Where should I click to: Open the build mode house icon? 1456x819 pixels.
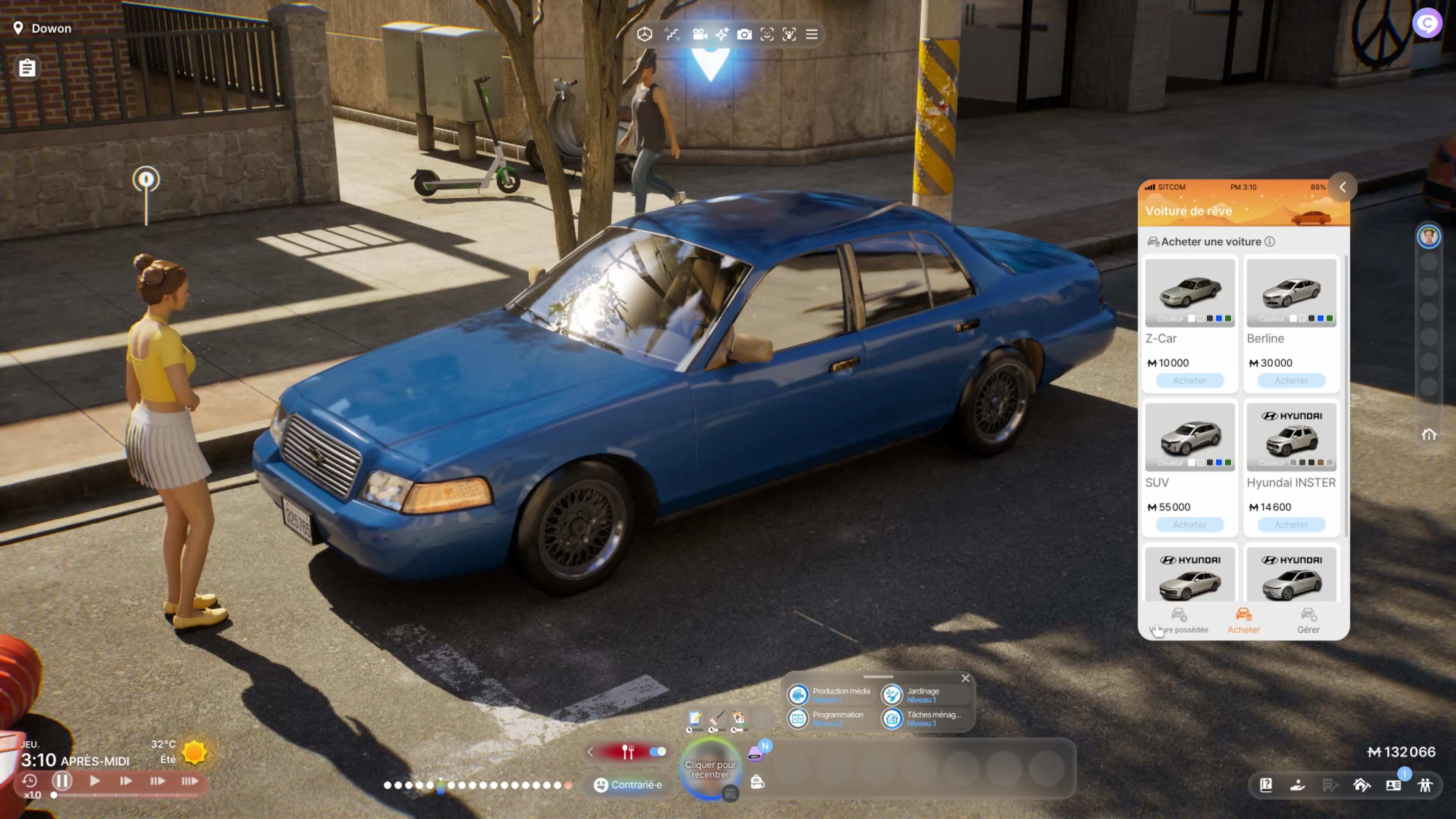point(1362,785)
